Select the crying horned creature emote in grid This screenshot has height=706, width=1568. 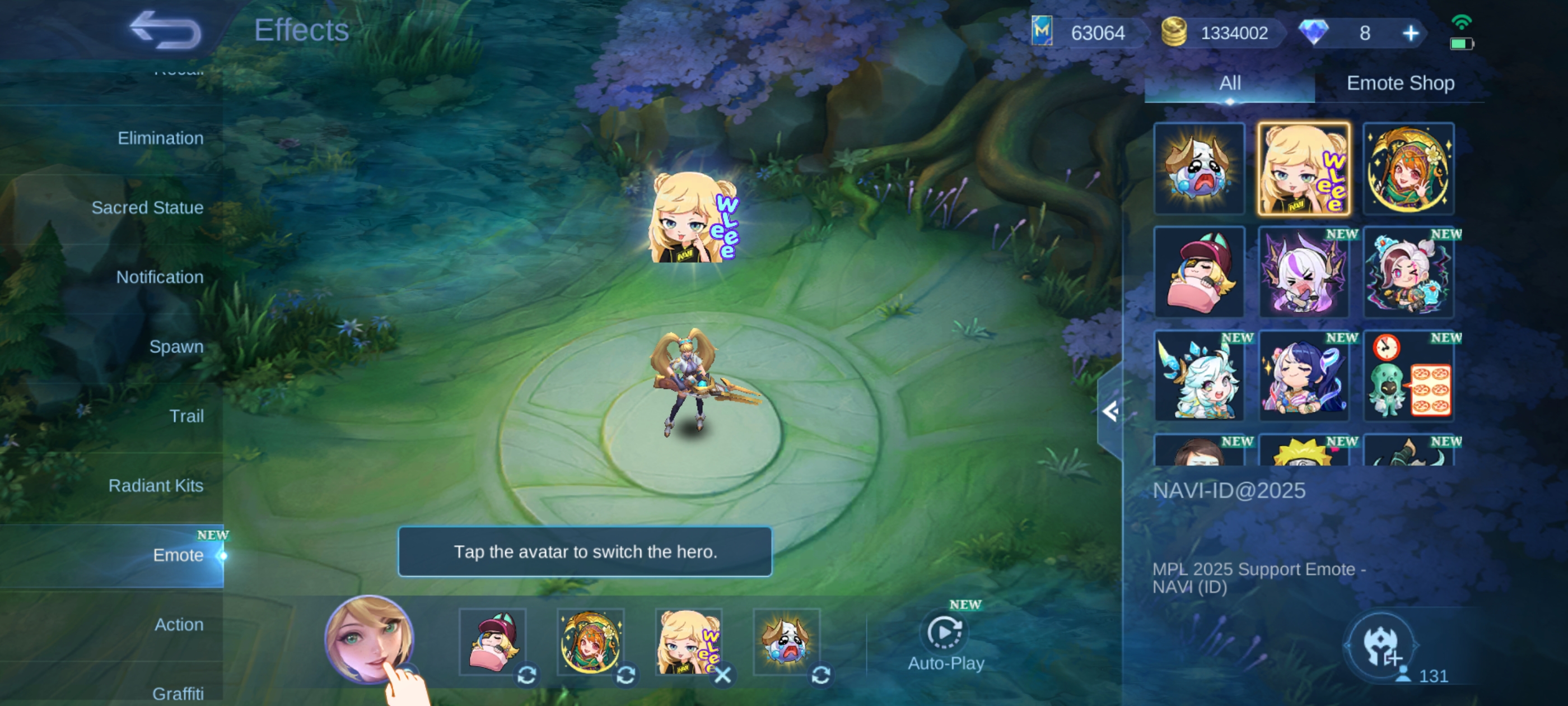[1199, 169]
